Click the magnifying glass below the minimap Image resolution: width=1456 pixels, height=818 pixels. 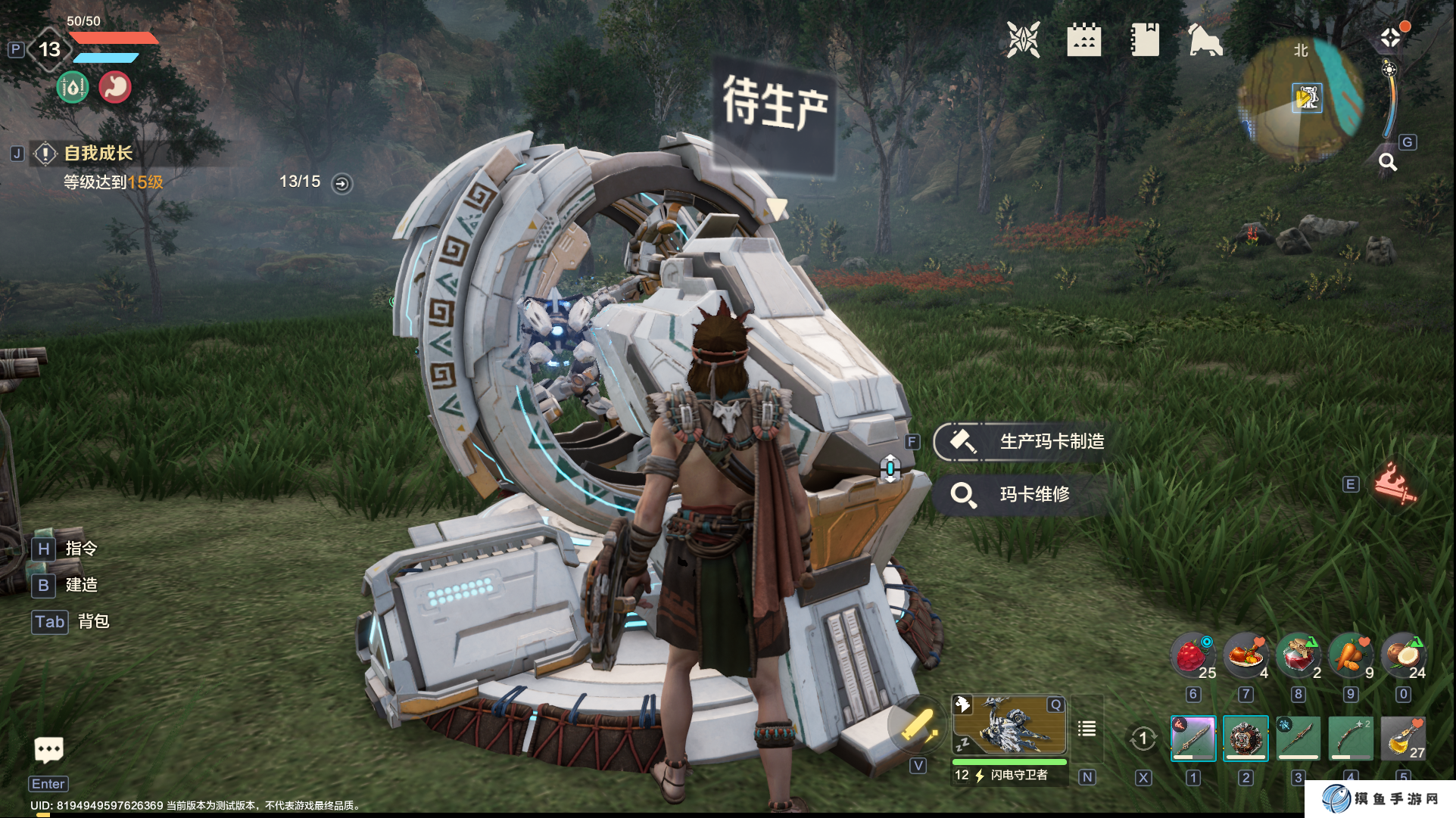pyautogui.click(x=1387, y=162)
